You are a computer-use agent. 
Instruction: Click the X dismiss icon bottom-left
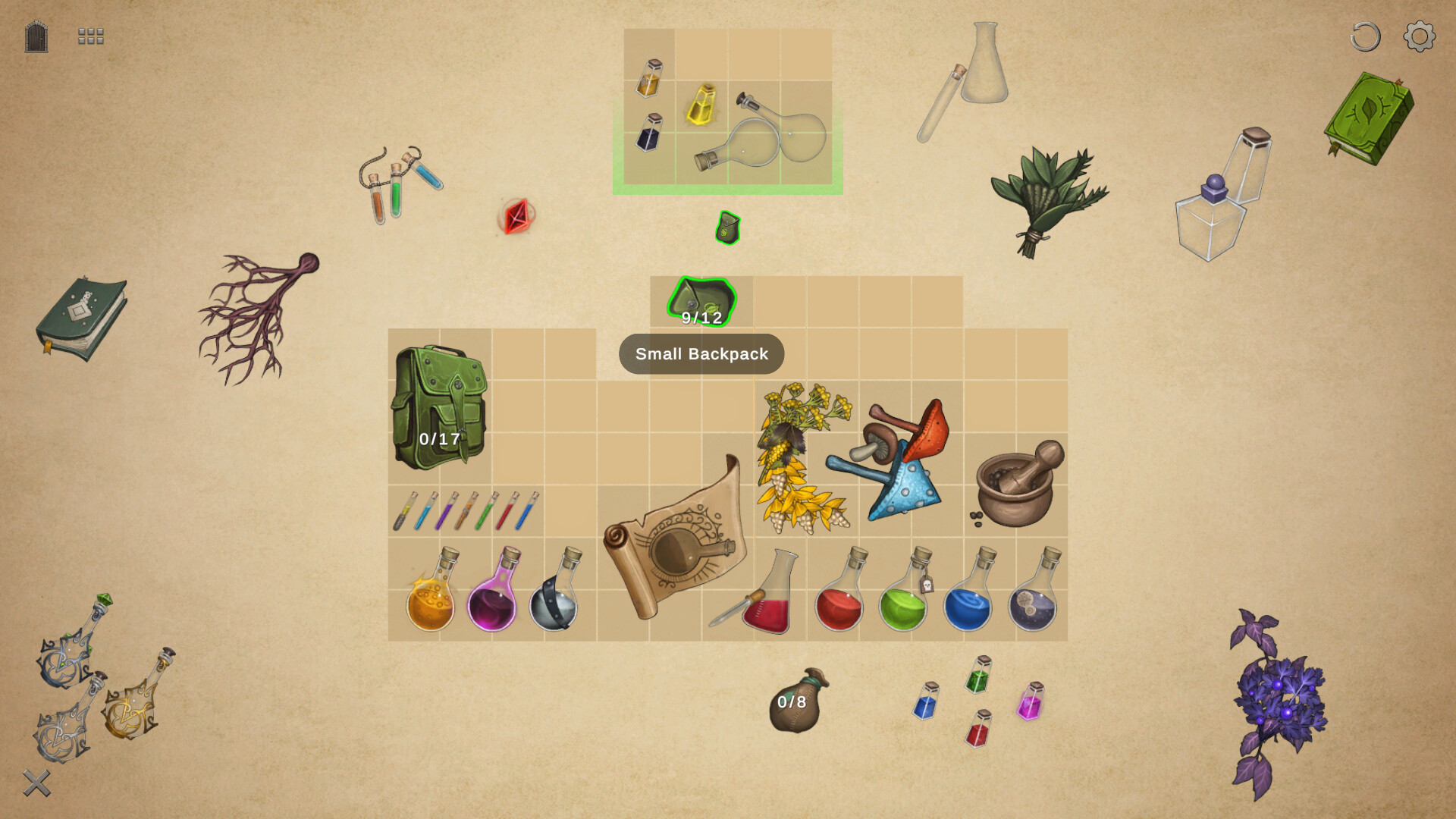tap(36, 783)
